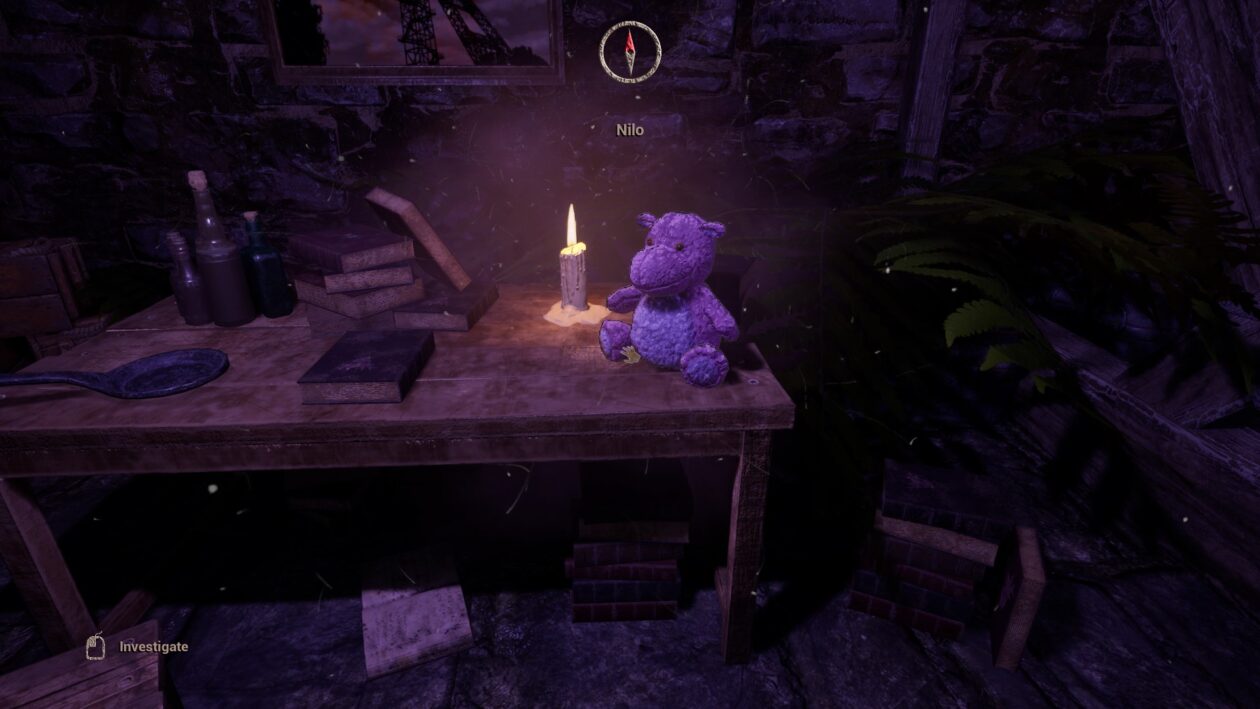Click the compass icon

(x=630, y=50)
